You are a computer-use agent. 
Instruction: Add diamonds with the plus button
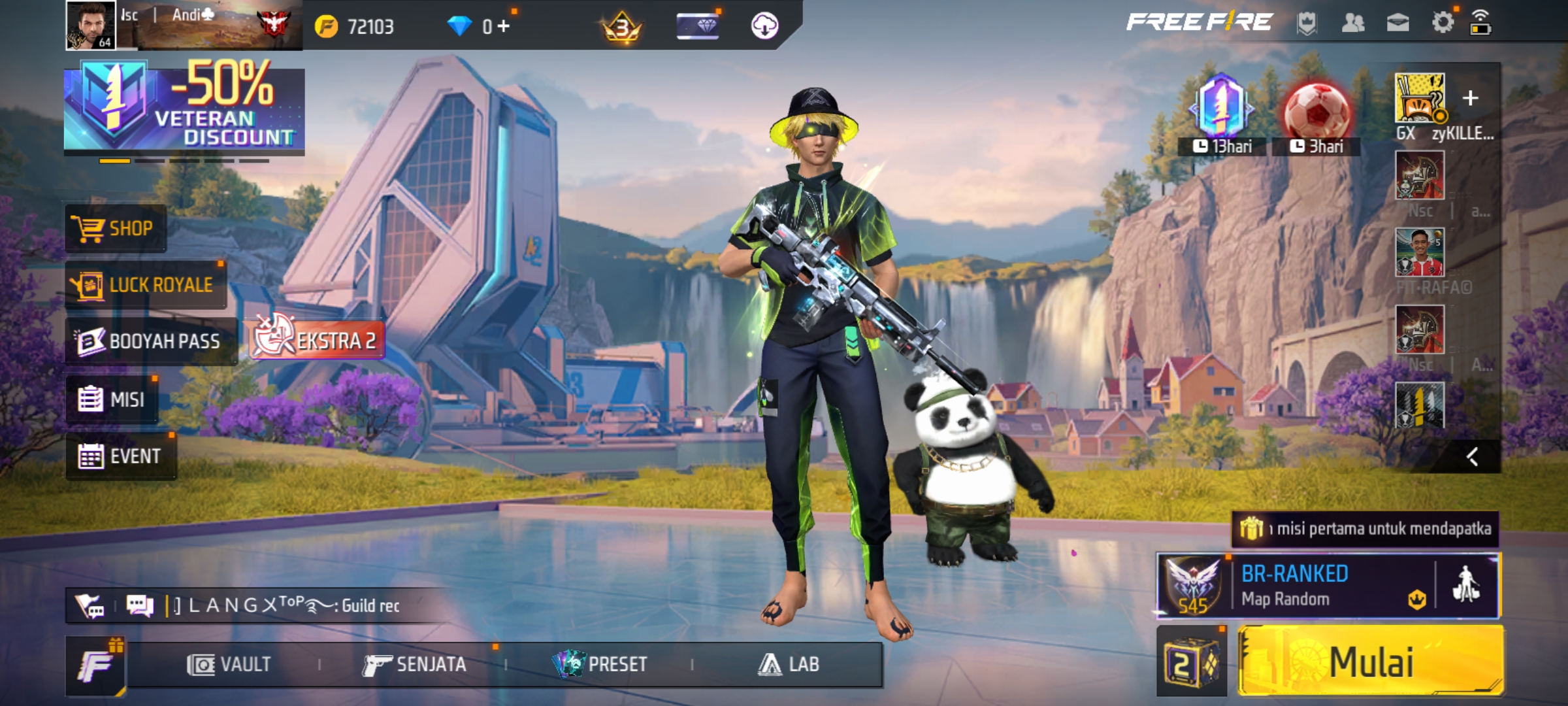coord(503,26)
